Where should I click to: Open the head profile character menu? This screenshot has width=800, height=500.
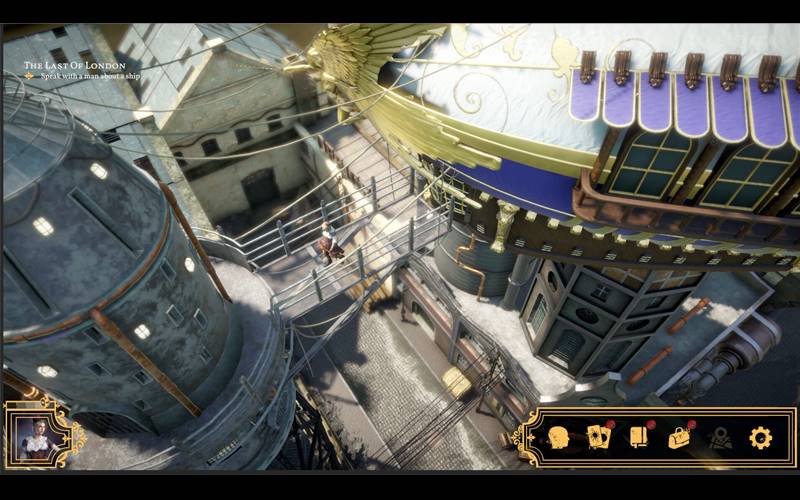tap(558, 437)
